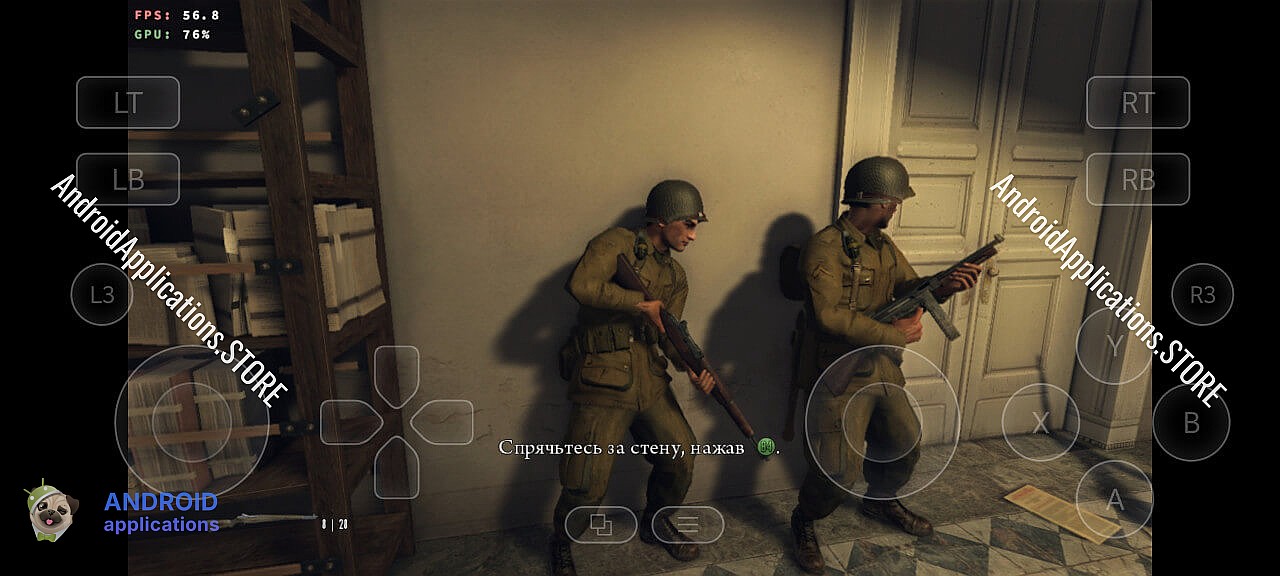Viewport: 1280px width, 576px height.
Task: Tap the A face button
Action: (x=1114, y=499)
